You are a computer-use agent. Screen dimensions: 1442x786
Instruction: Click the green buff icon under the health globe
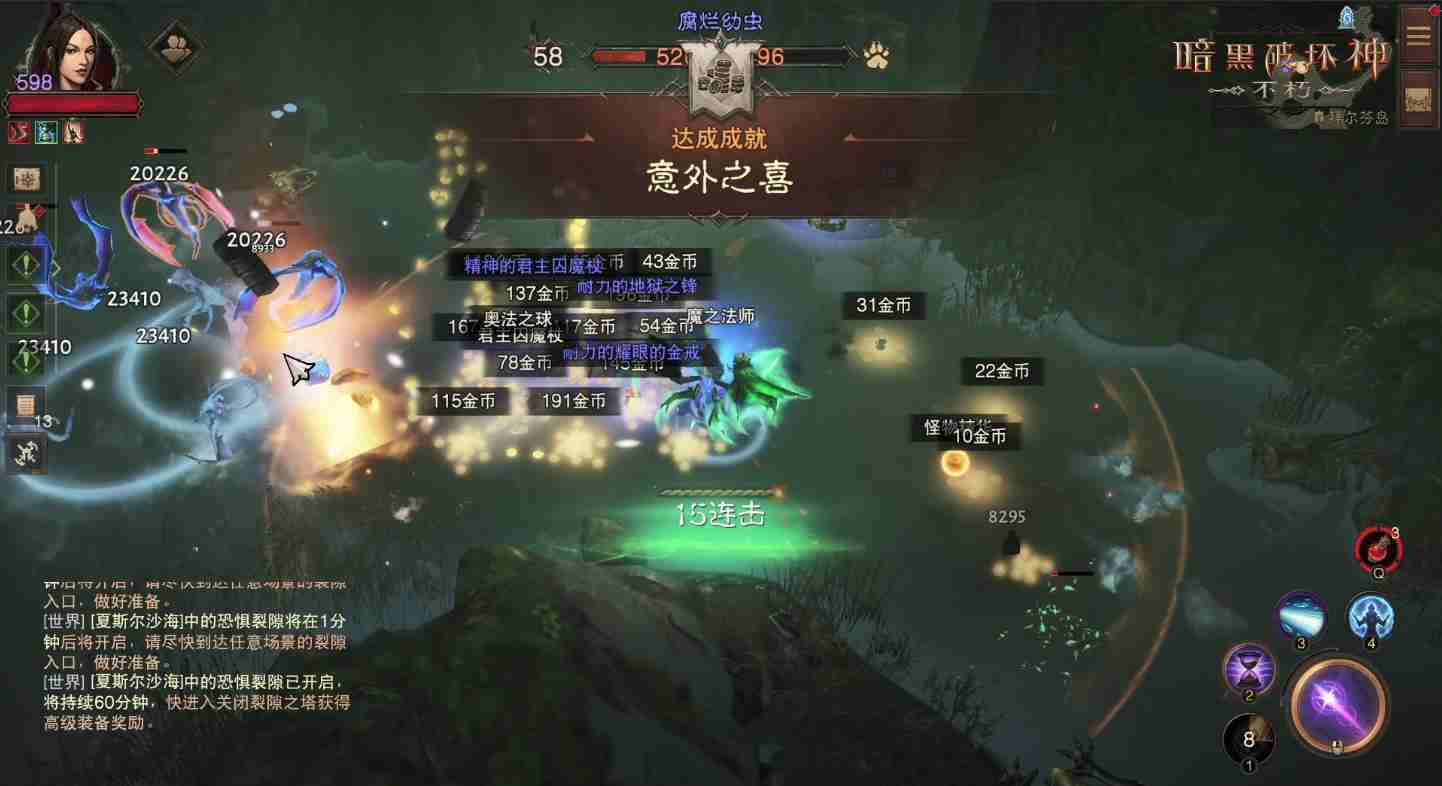pos(46,132)
